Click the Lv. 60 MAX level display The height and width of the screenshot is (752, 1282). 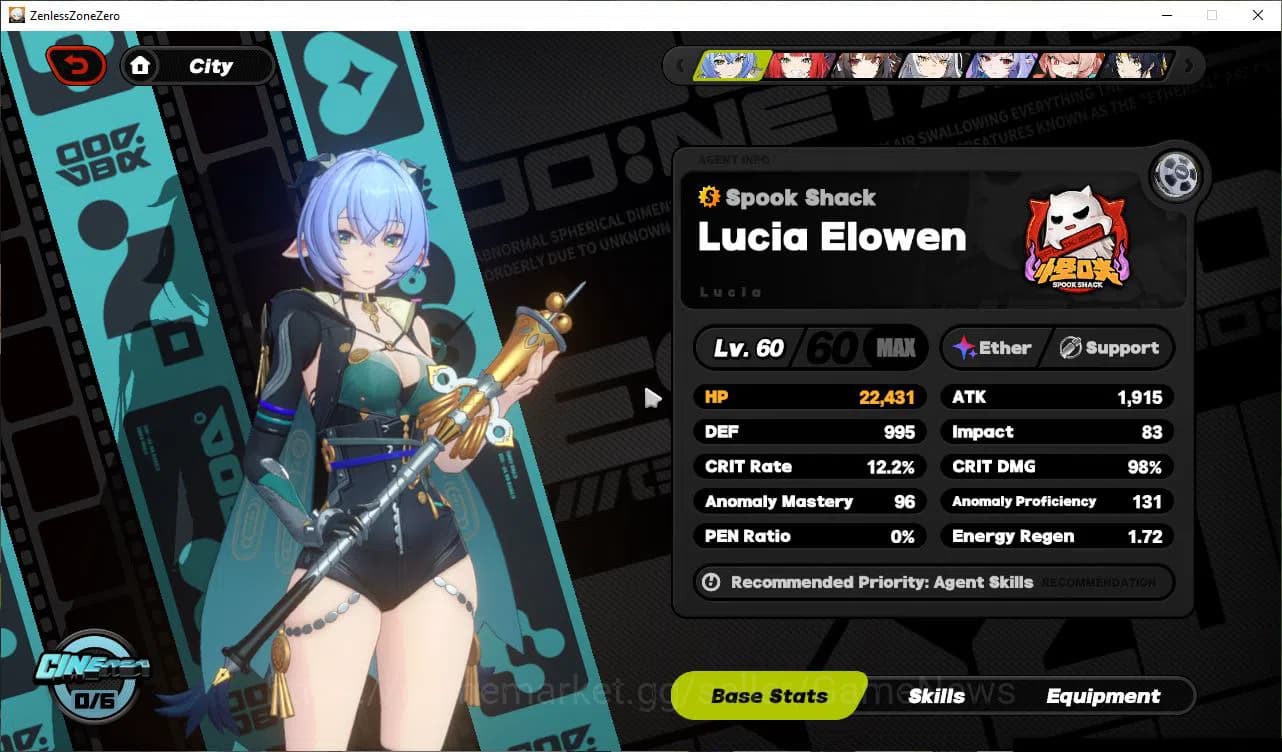[x=810, y=348]
